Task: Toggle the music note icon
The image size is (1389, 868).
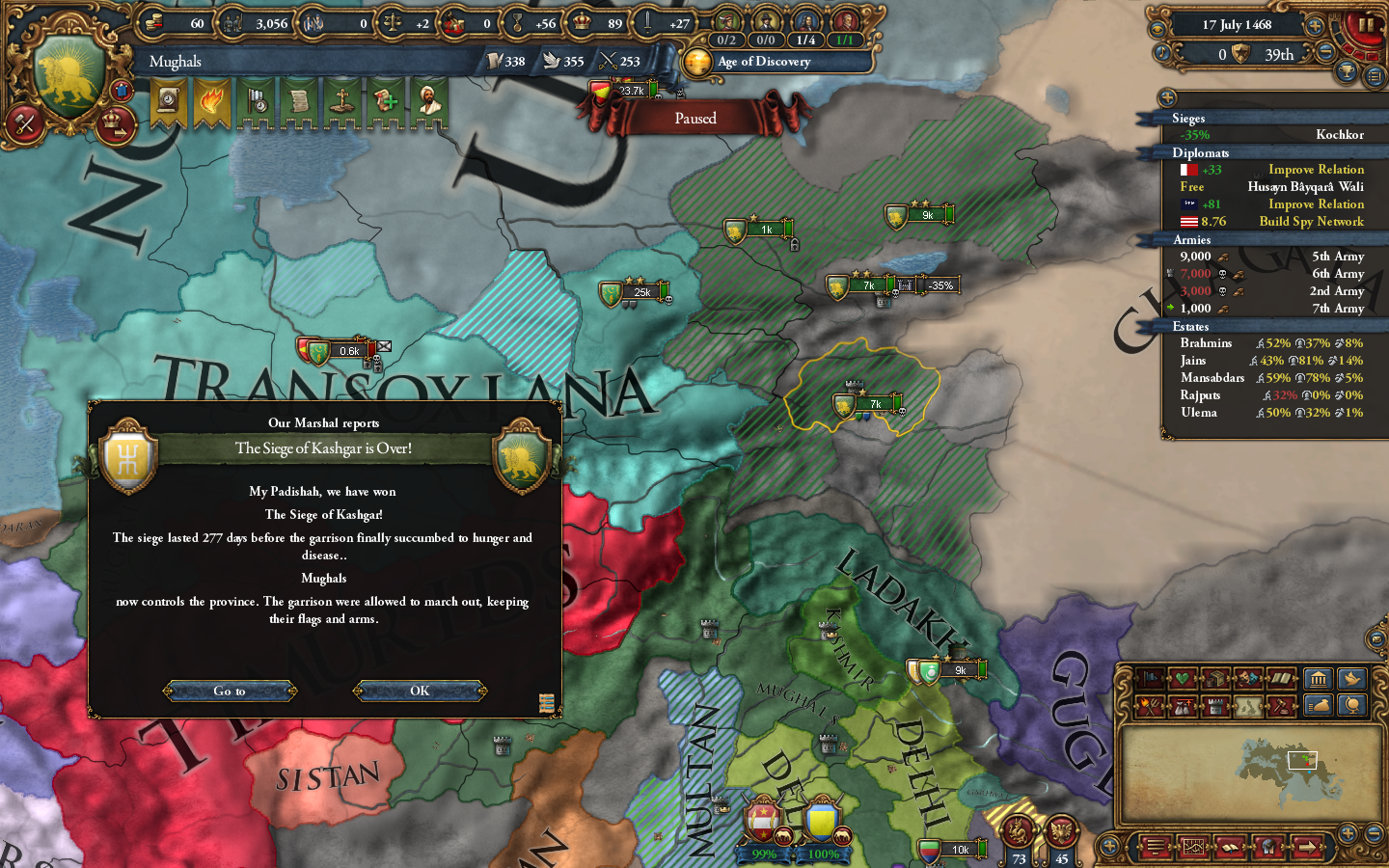Action: (1161, 53)
